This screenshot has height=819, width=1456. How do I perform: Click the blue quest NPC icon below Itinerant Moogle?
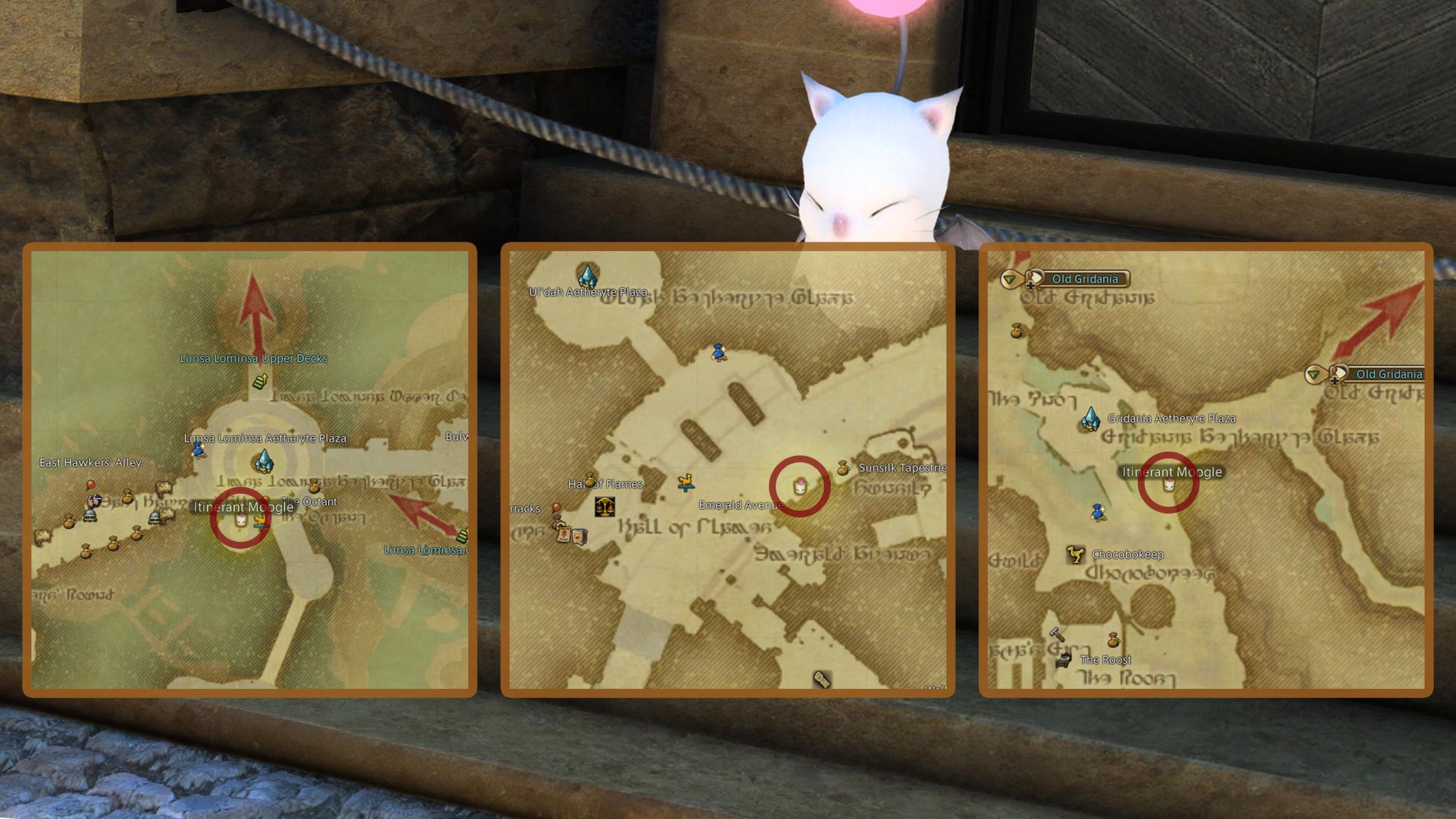click(x=1099, y=514)
